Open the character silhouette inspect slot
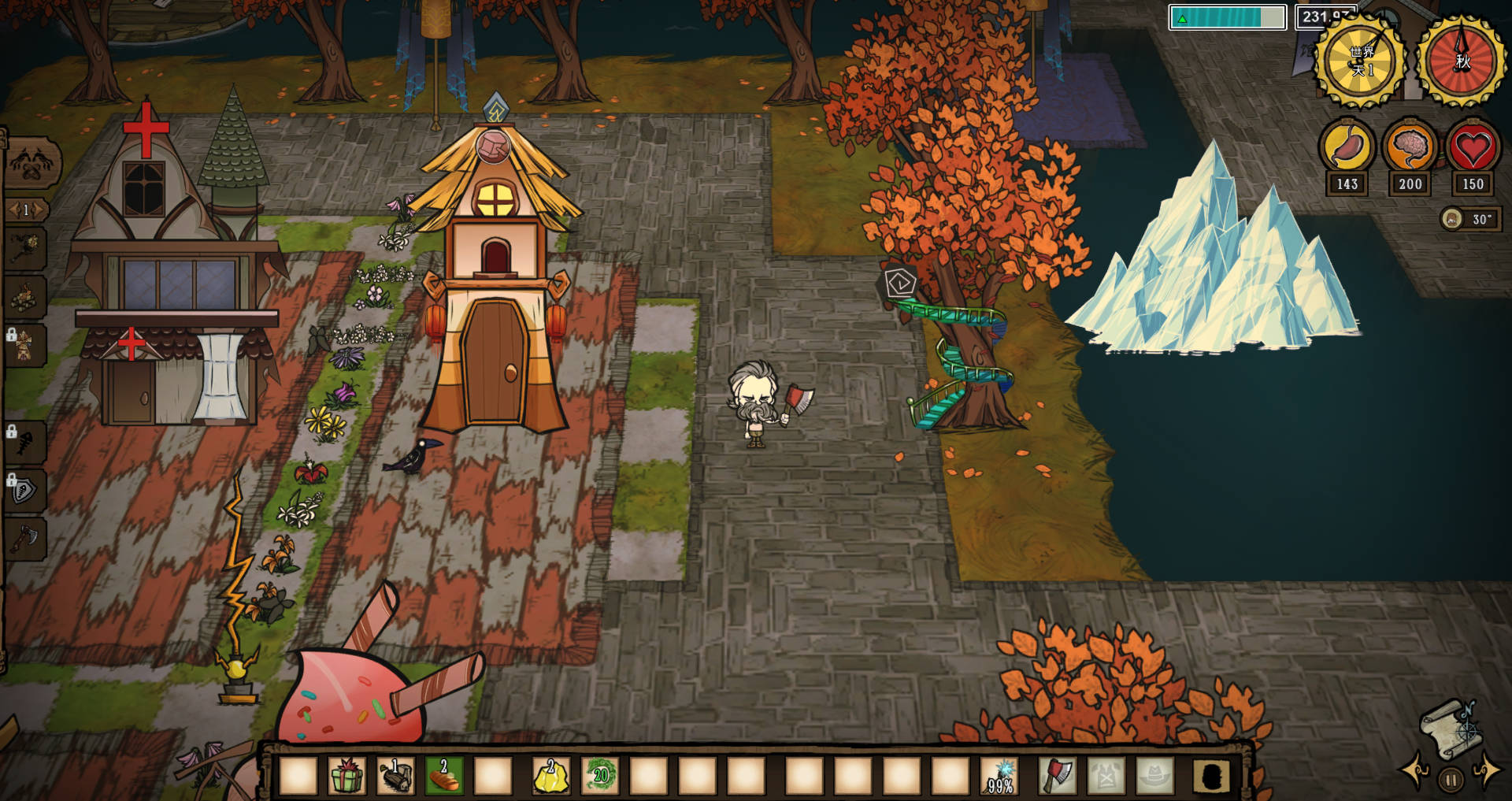 coord(1211,775)
